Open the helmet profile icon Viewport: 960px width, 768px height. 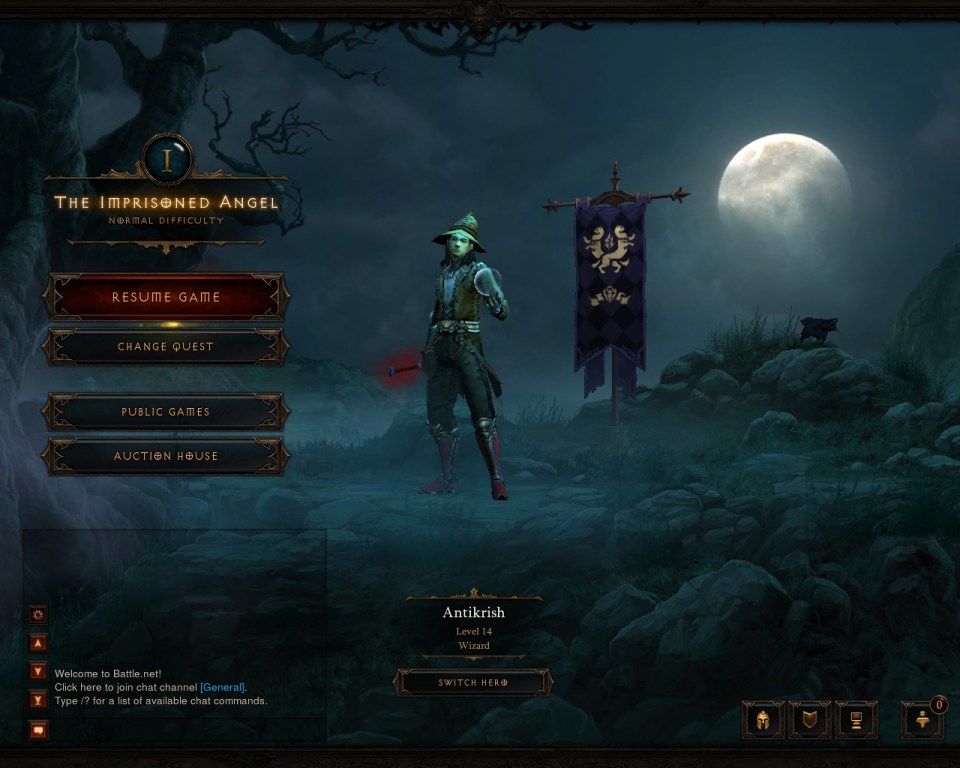click(x=763, y=719)
